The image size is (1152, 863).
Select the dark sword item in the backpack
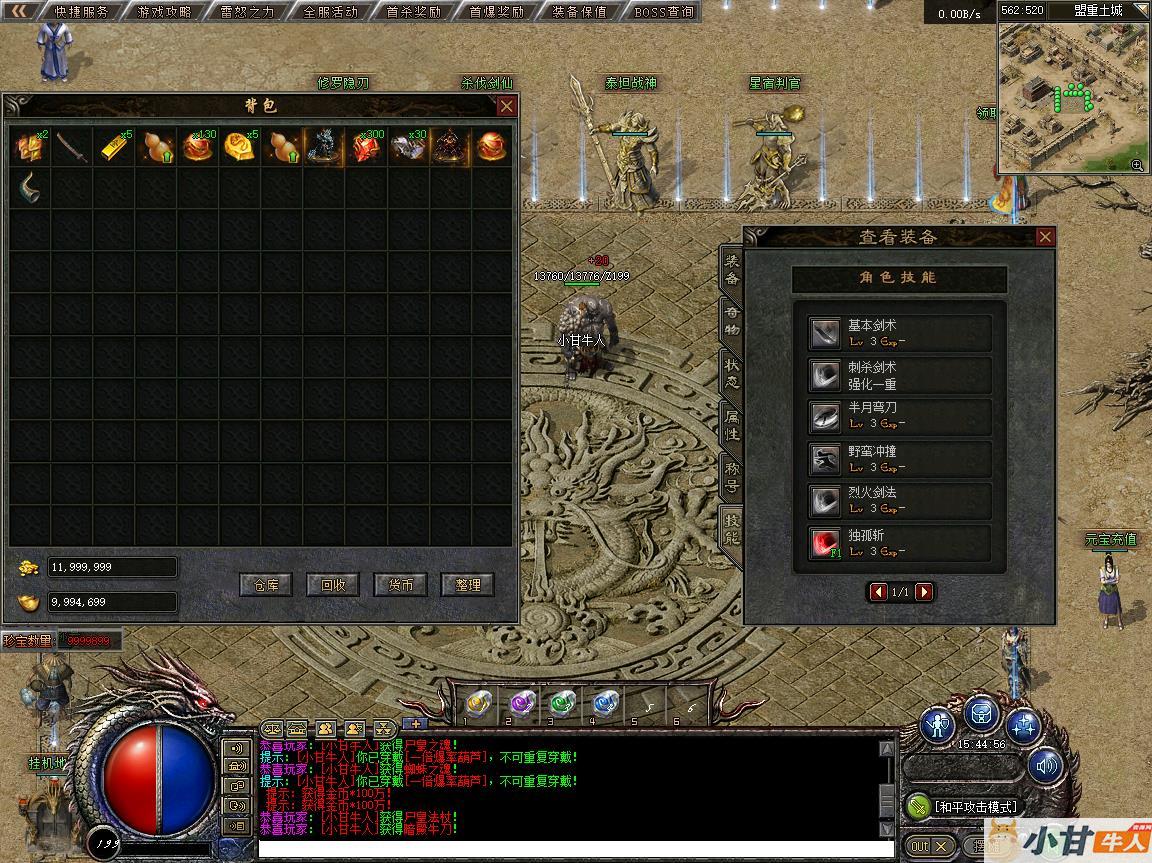click(72, 147)
